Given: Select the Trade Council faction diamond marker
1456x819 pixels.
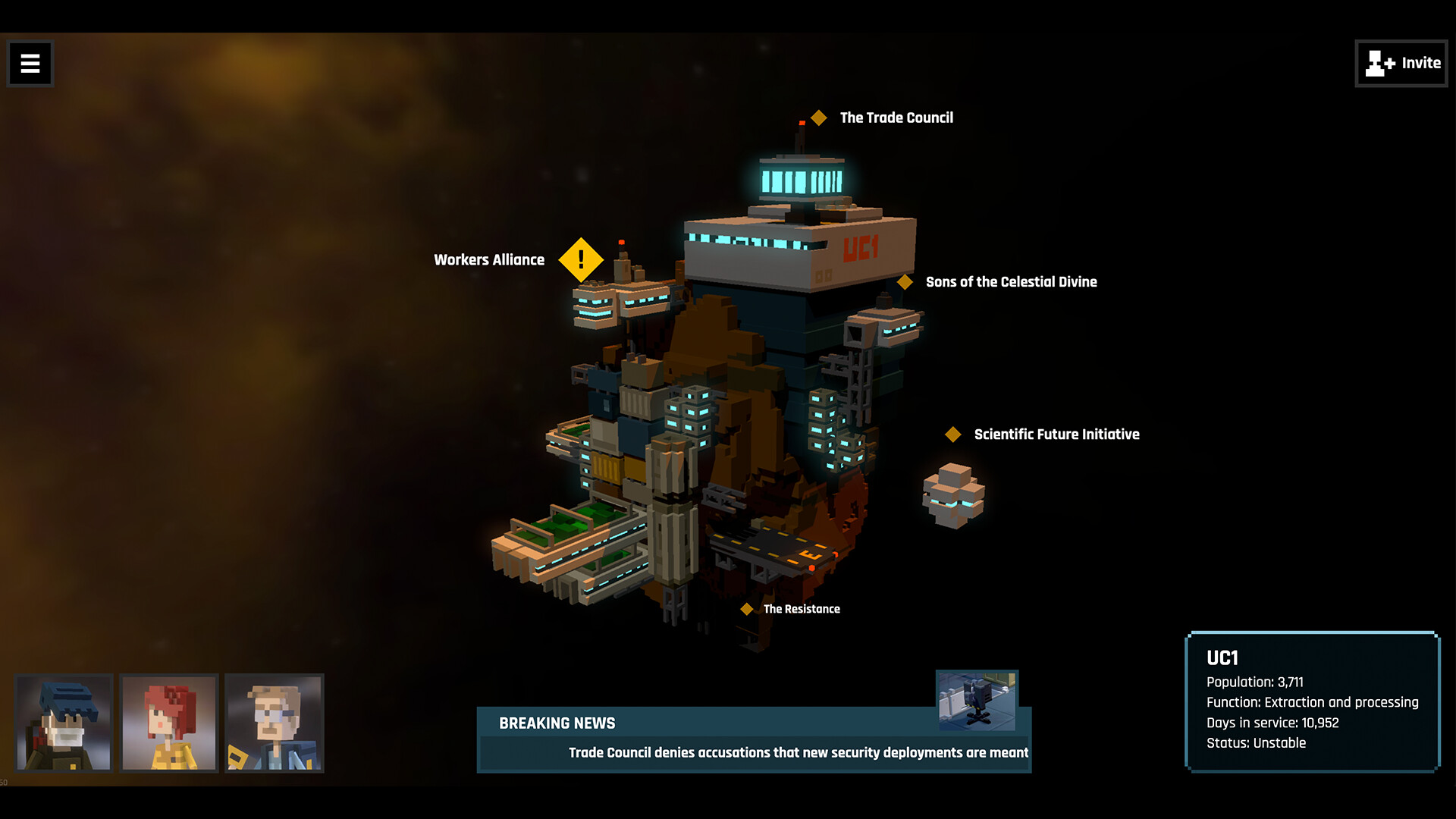Looking at the screenshot, I should click(818, 117).
